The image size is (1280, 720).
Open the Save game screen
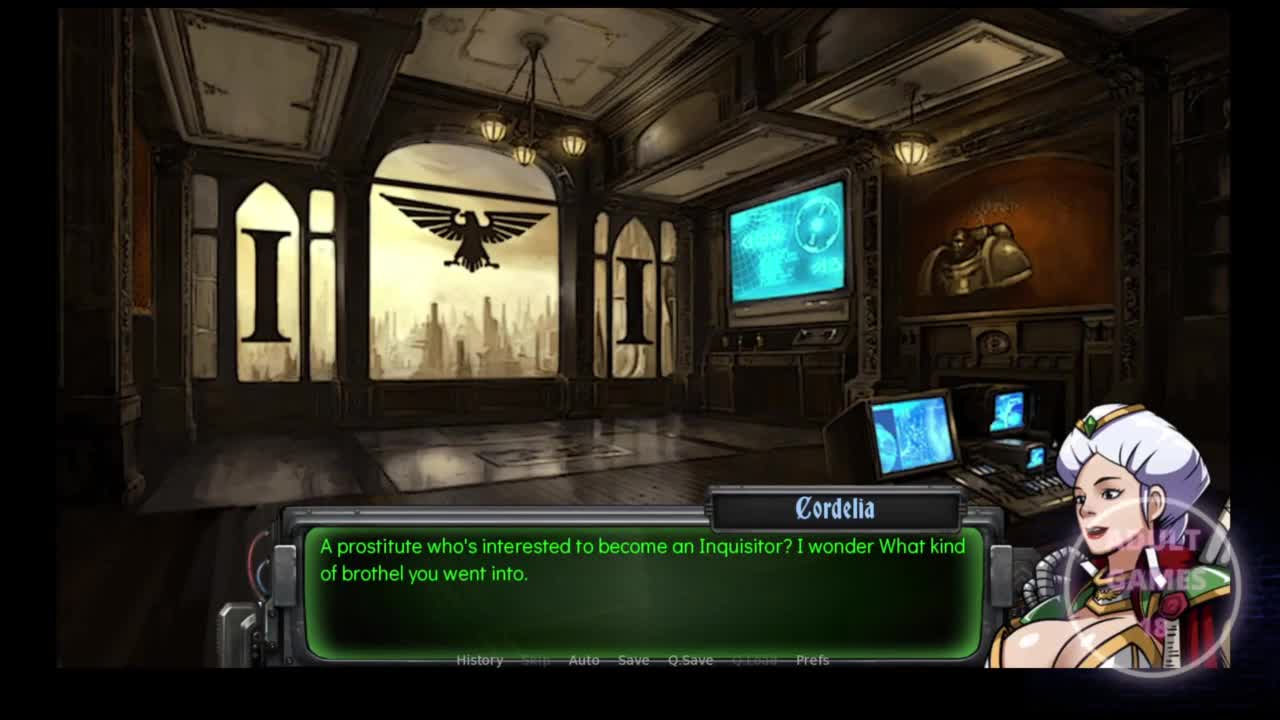pyautogui.click(x=633, y=660)
